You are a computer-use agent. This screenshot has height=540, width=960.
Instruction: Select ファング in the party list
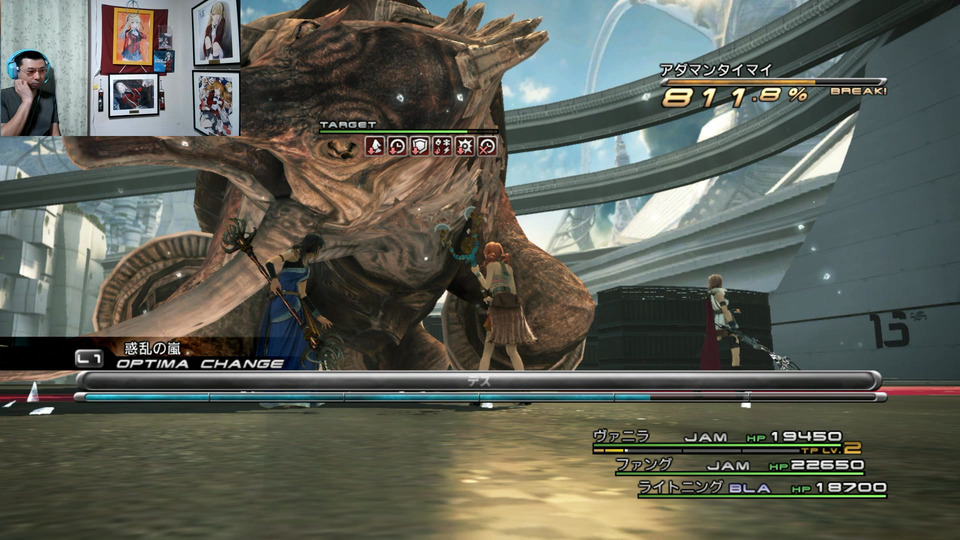738,465
